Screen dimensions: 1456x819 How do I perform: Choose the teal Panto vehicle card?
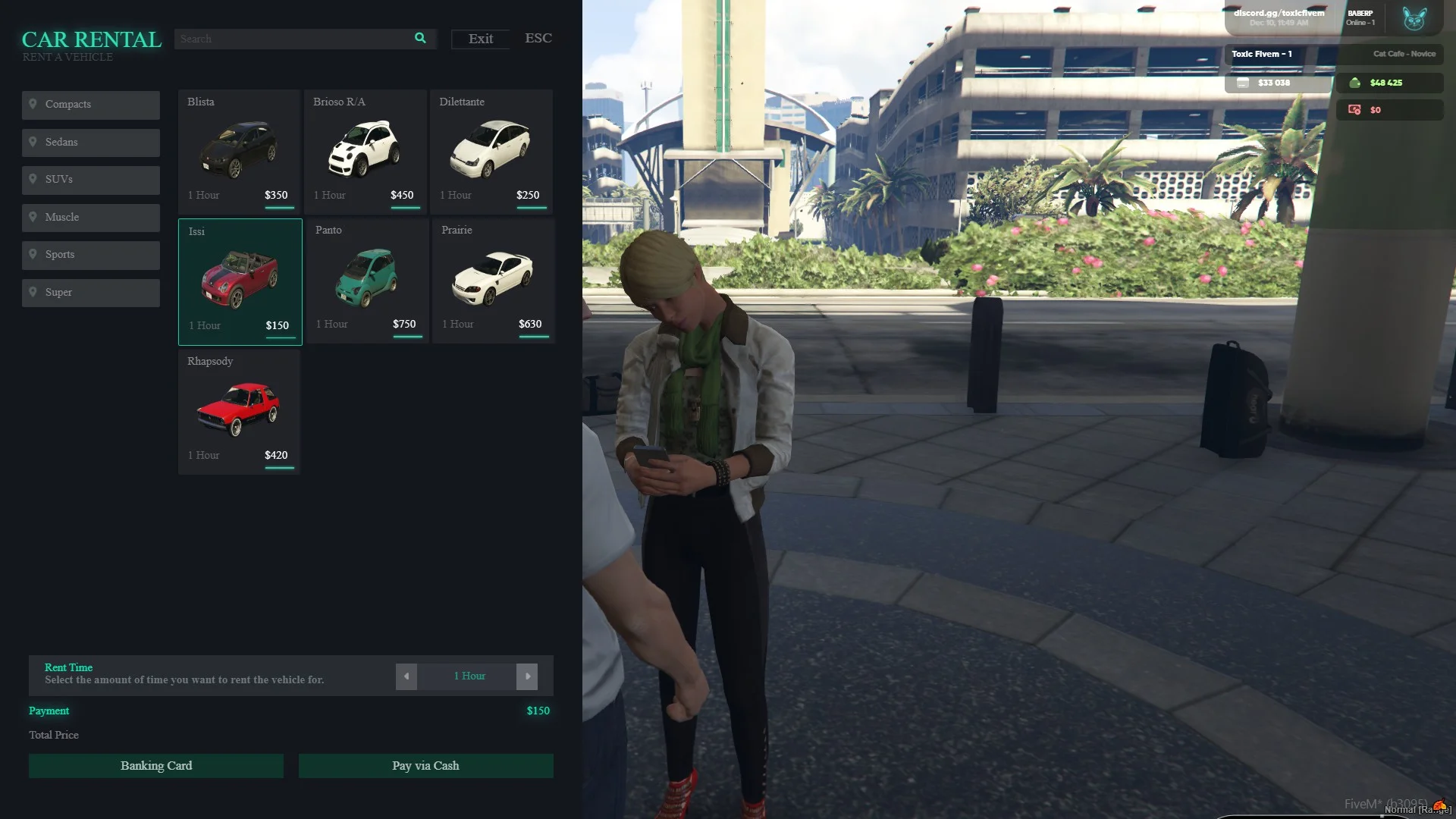(x=368, y=280)
